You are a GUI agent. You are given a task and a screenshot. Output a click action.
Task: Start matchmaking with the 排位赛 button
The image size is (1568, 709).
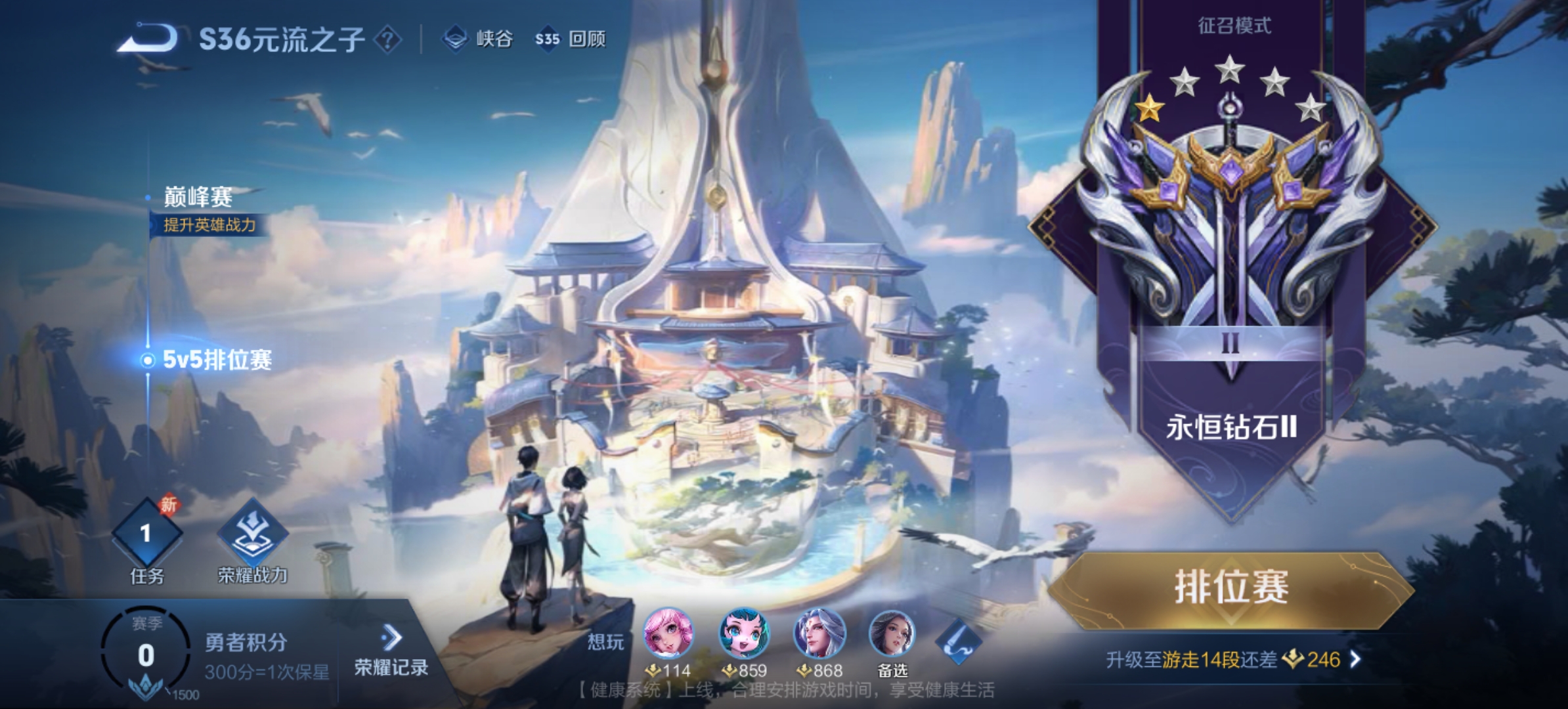pyautogui.click(x=1230, y=588)
